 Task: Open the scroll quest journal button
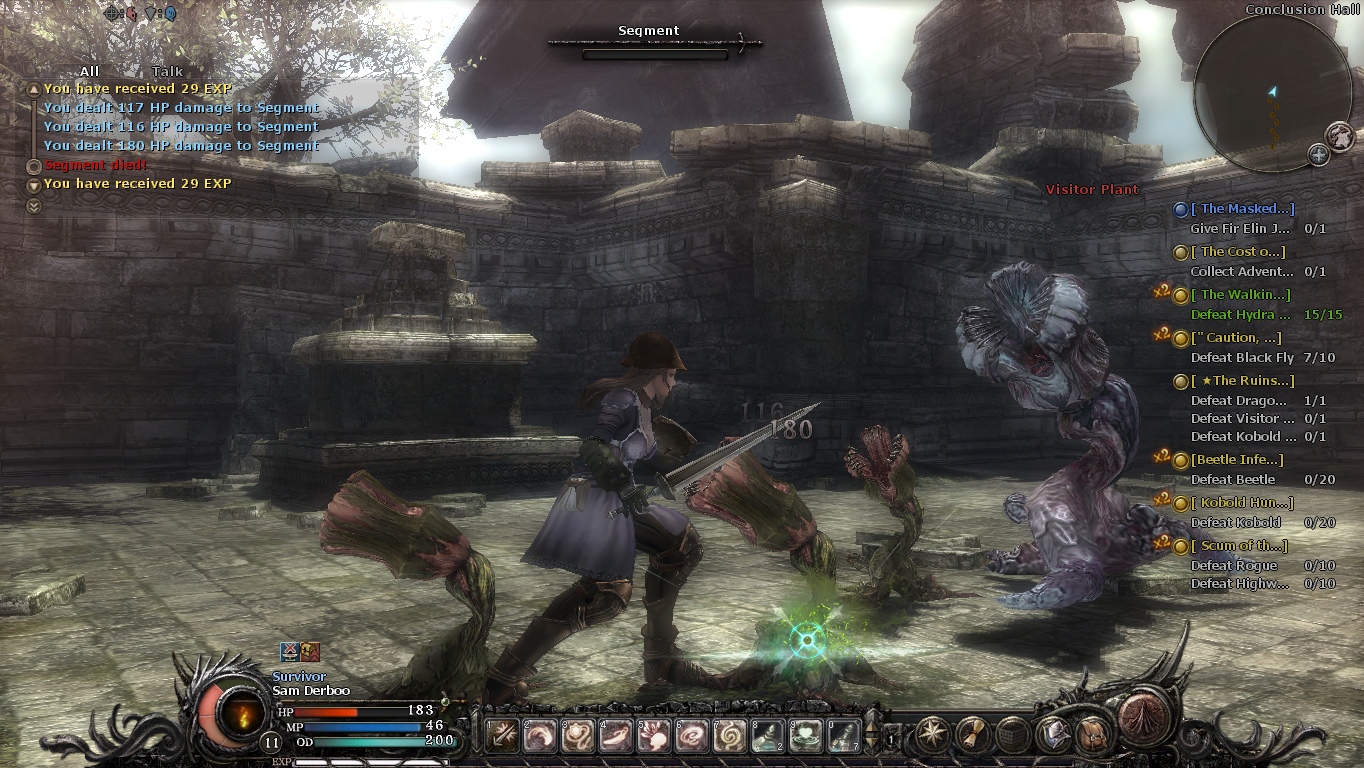(x=973, y=735)
